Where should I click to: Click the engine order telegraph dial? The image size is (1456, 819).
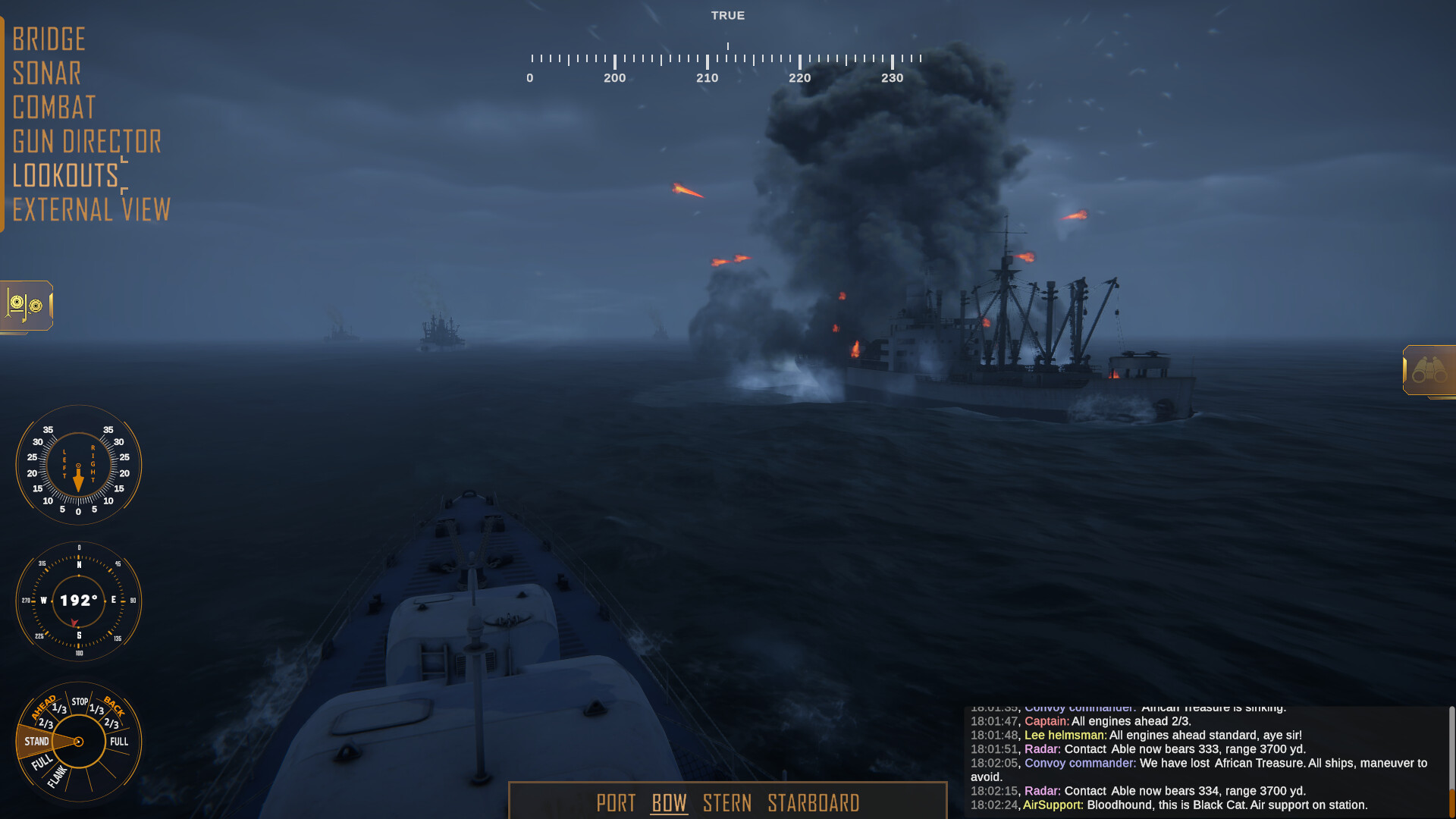[78, 743]
